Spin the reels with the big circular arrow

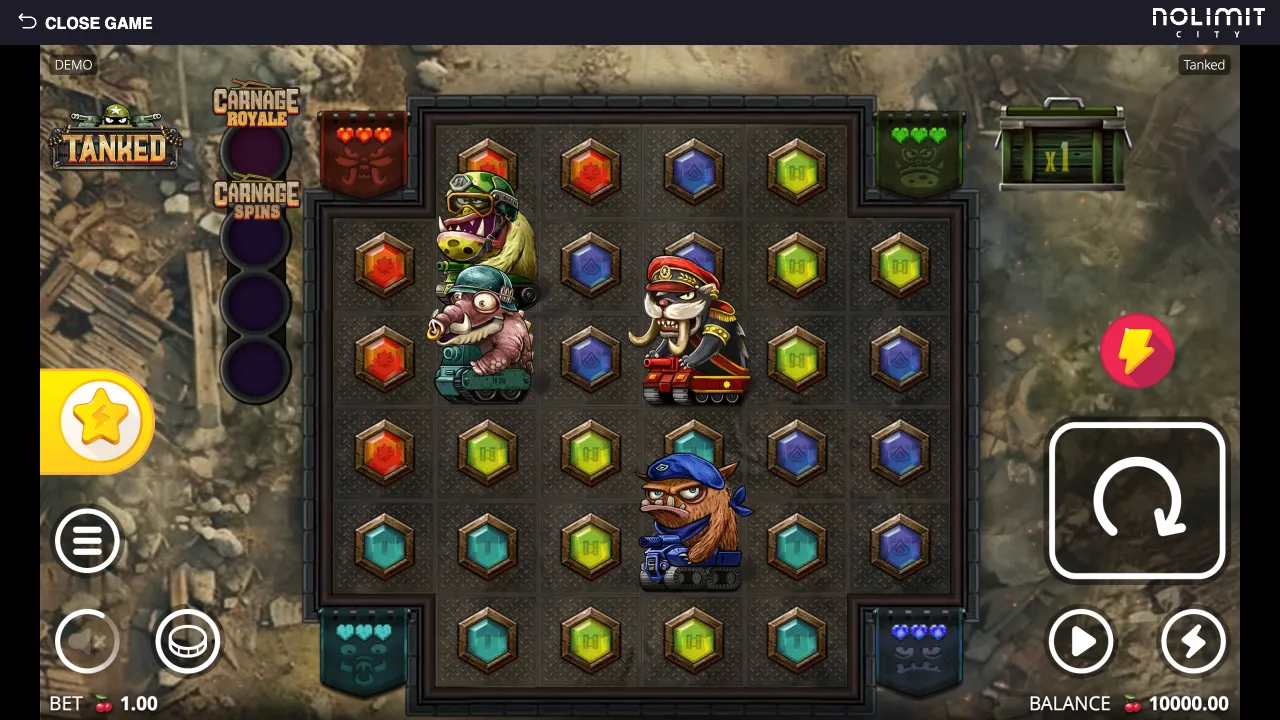click(1137, 501)
